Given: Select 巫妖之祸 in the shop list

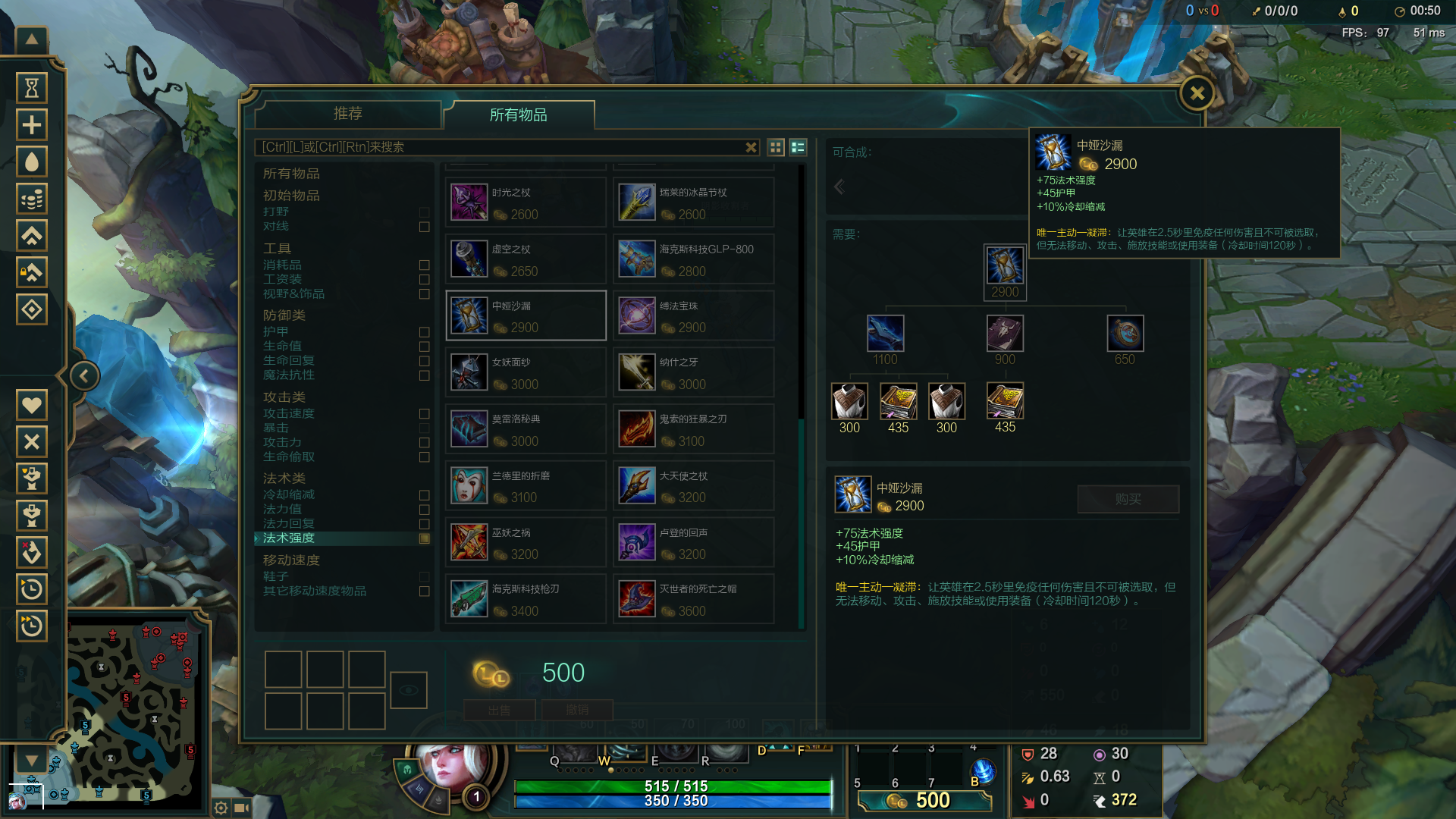Looking at the screenshot, I should tap(526, 543).
